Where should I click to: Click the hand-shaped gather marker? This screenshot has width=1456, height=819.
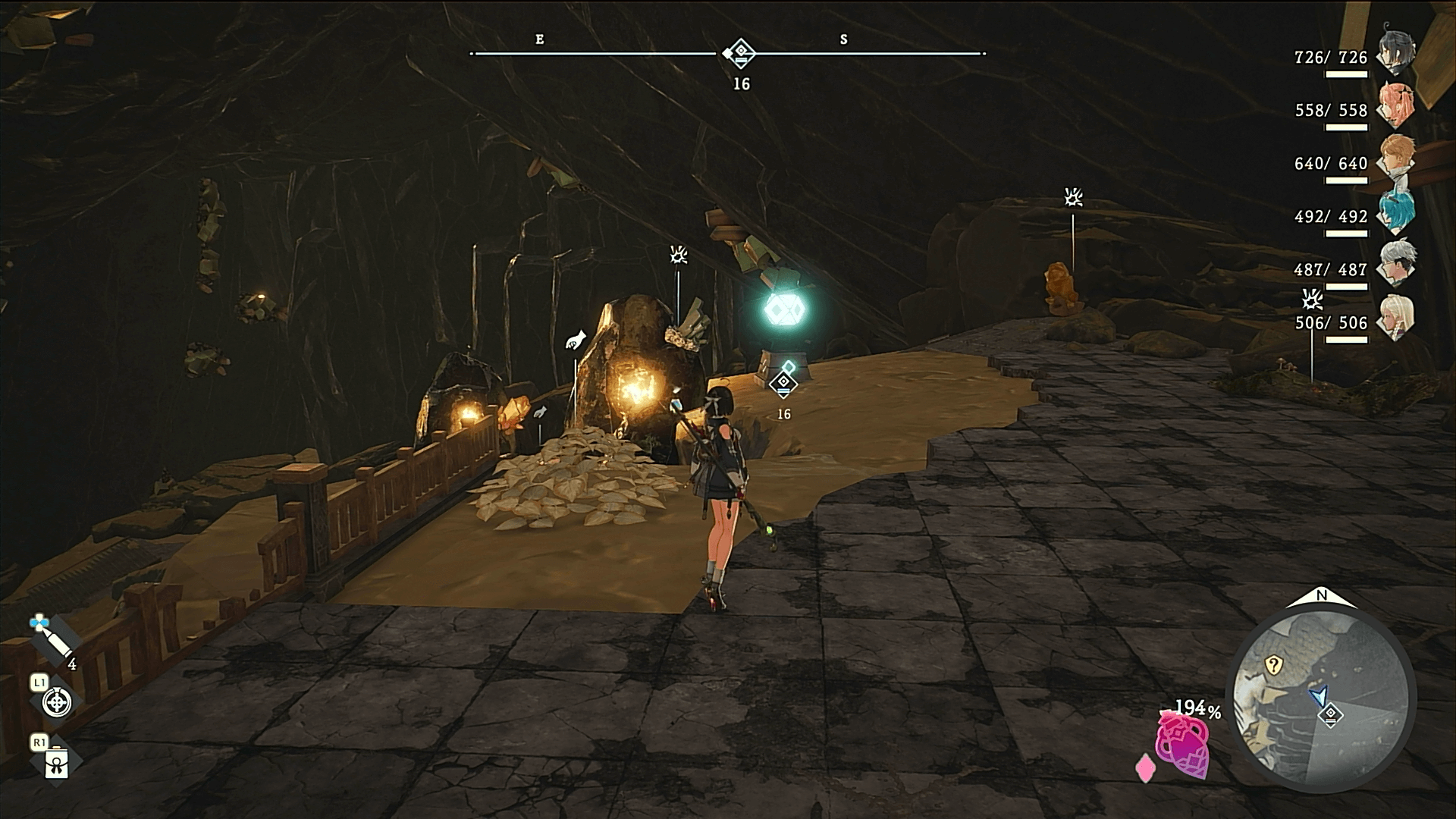point(576,340)
